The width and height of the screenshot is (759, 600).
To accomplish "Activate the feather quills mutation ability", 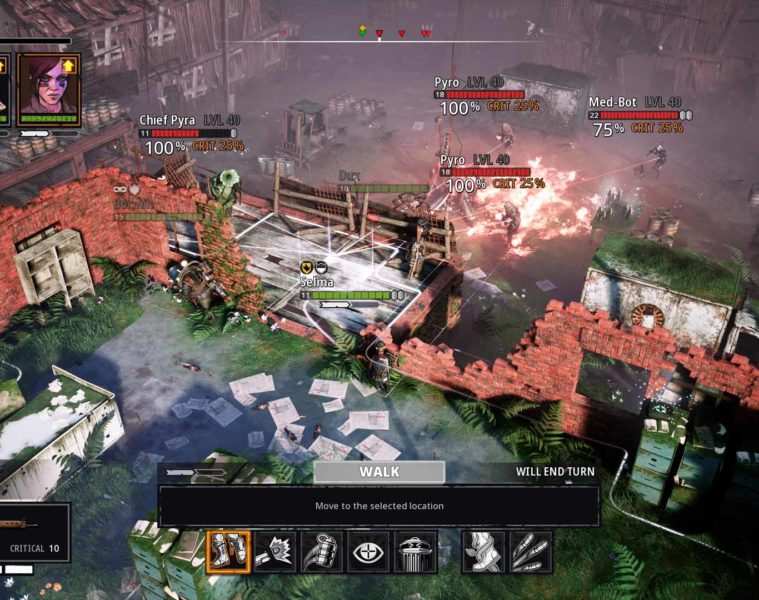I will (530, 552).
